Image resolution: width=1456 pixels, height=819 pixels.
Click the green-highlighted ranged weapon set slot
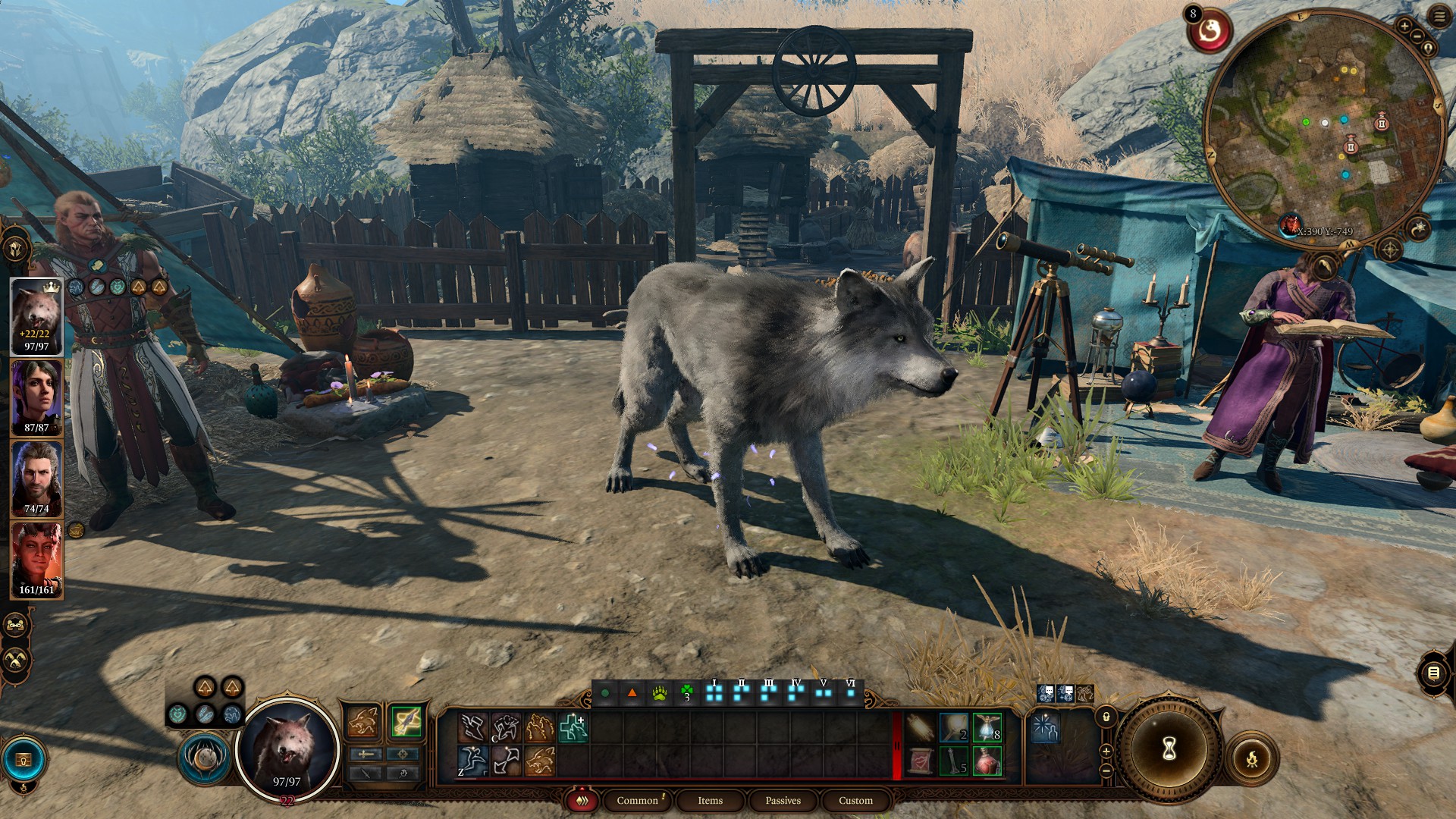tap(406, 721)
